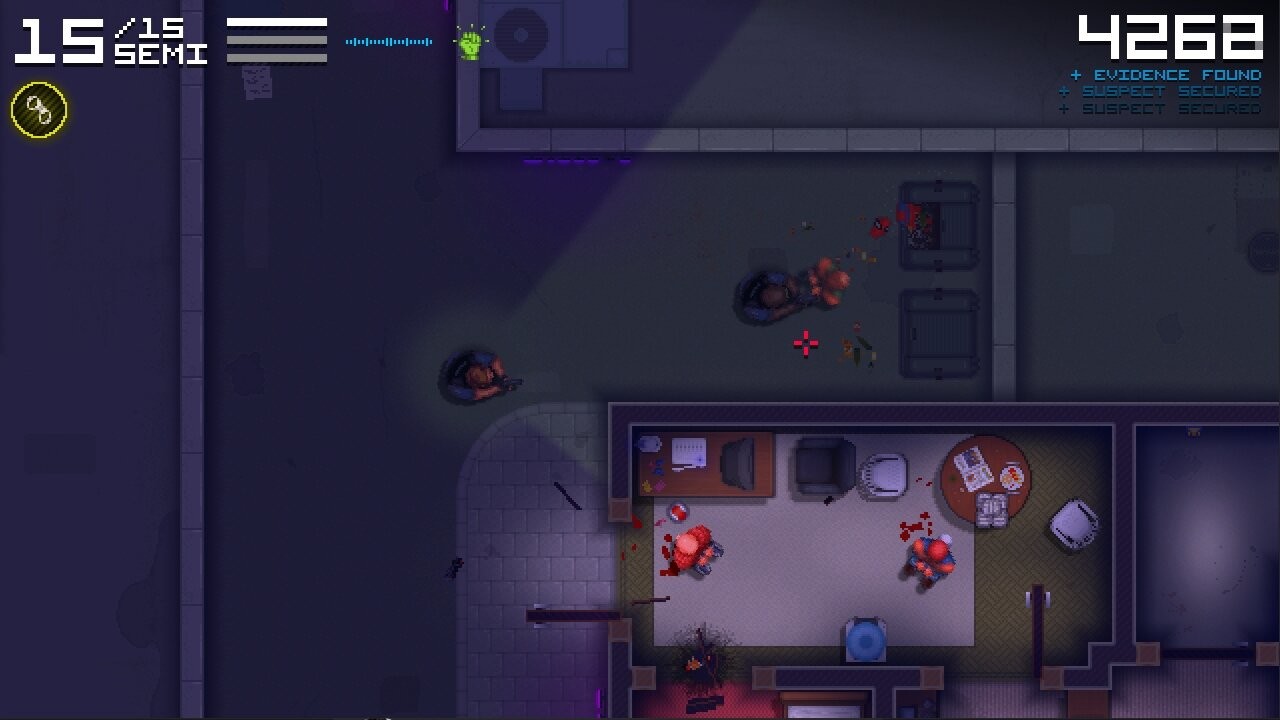Expand the middle grey magazine bar
This screenshot has height=720, width=1280.
click(278, 40)
